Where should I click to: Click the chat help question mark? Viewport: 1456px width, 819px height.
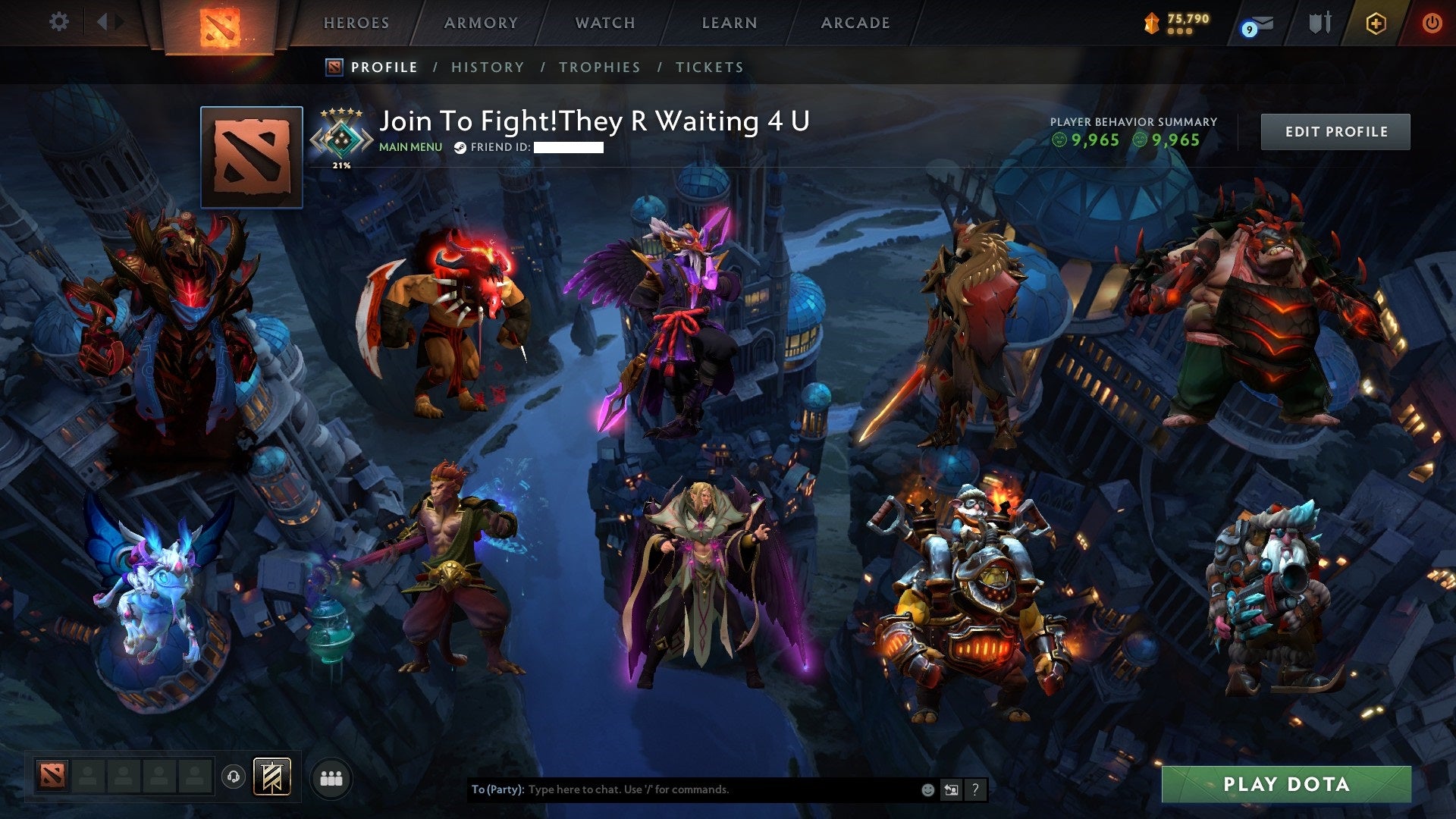pos(974,789)
